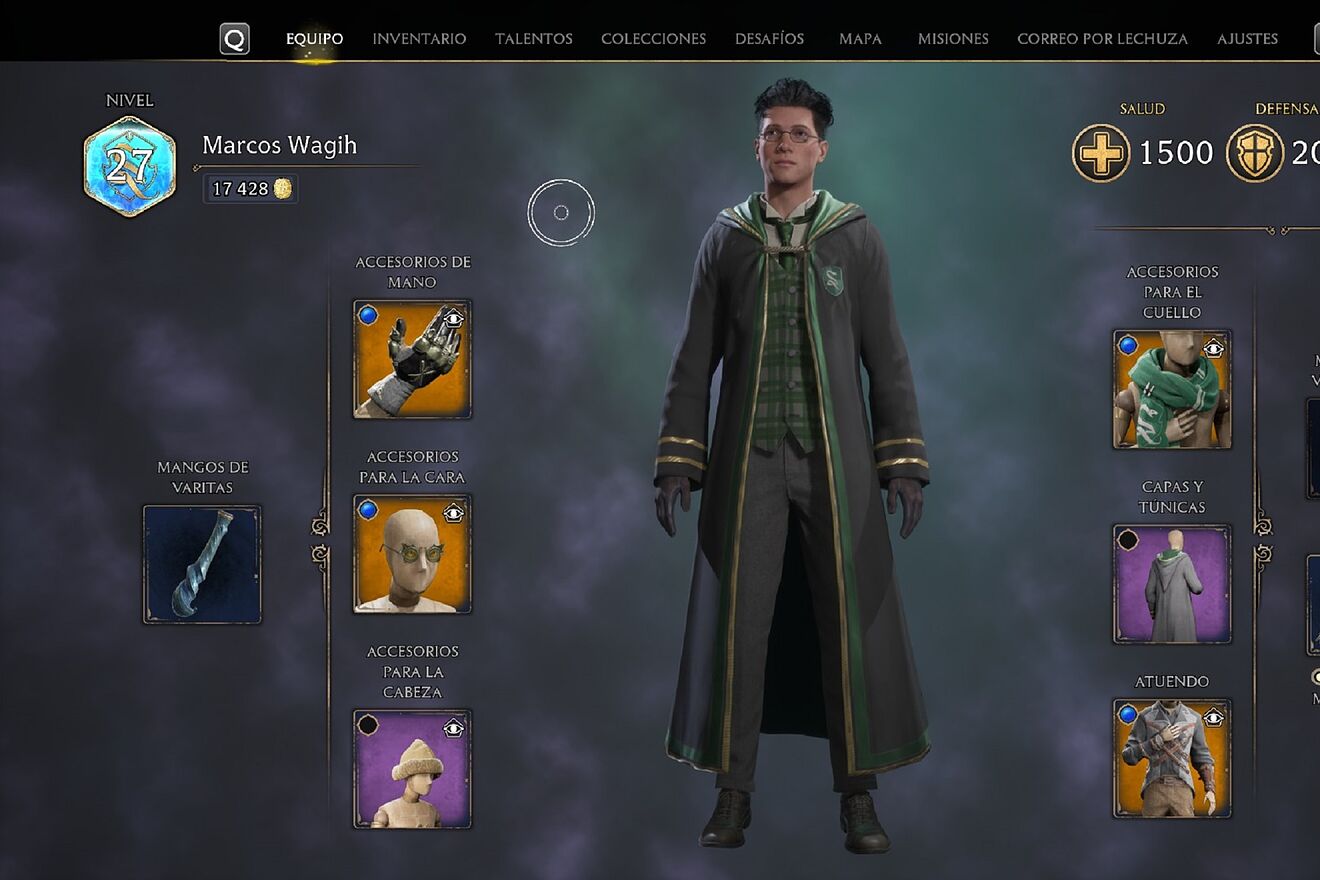This screenshot has width=1320, height=880.
Task: Click the Defensa shield icon
Action: 1255,153
